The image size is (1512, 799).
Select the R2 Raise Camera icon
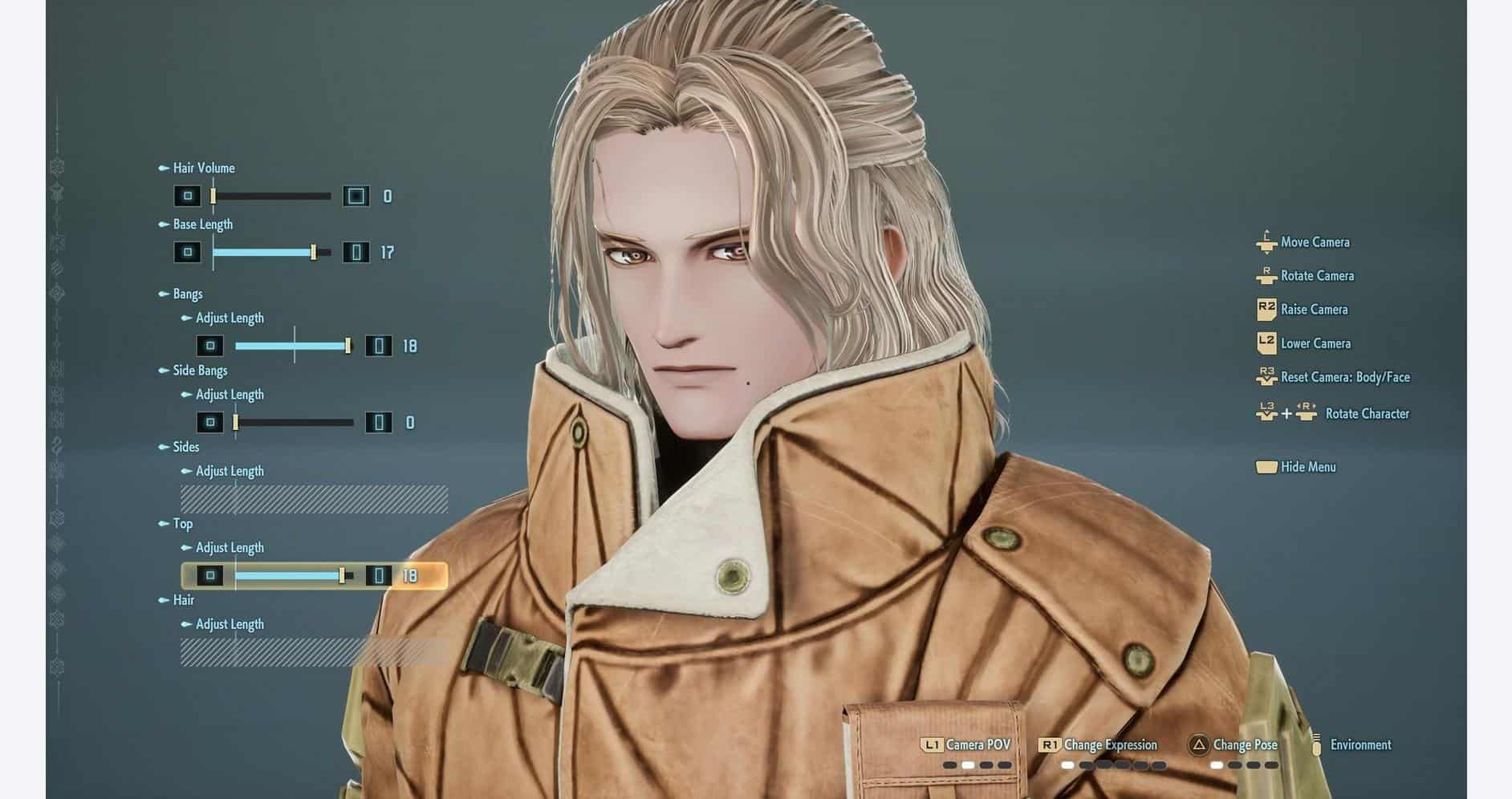(x=1266, y=309)
